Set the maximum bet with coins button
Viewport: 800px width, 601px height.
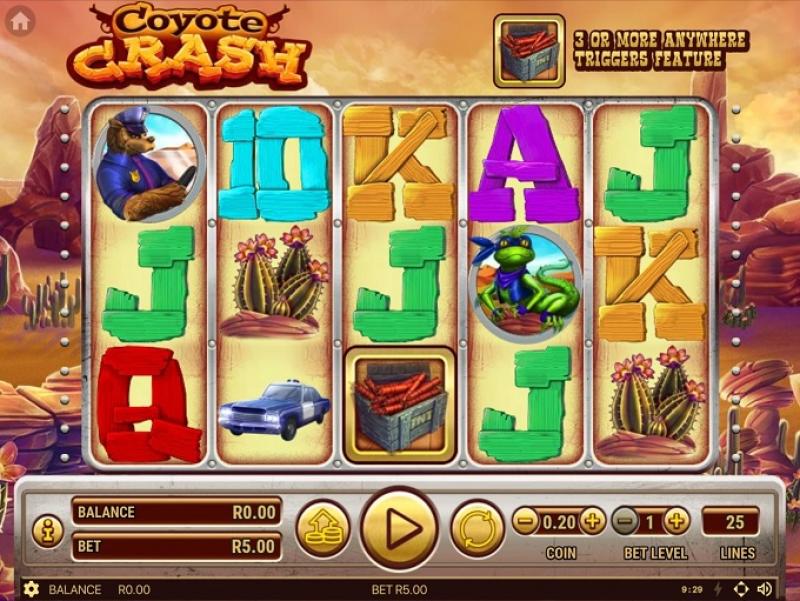(x=323, y=528)
